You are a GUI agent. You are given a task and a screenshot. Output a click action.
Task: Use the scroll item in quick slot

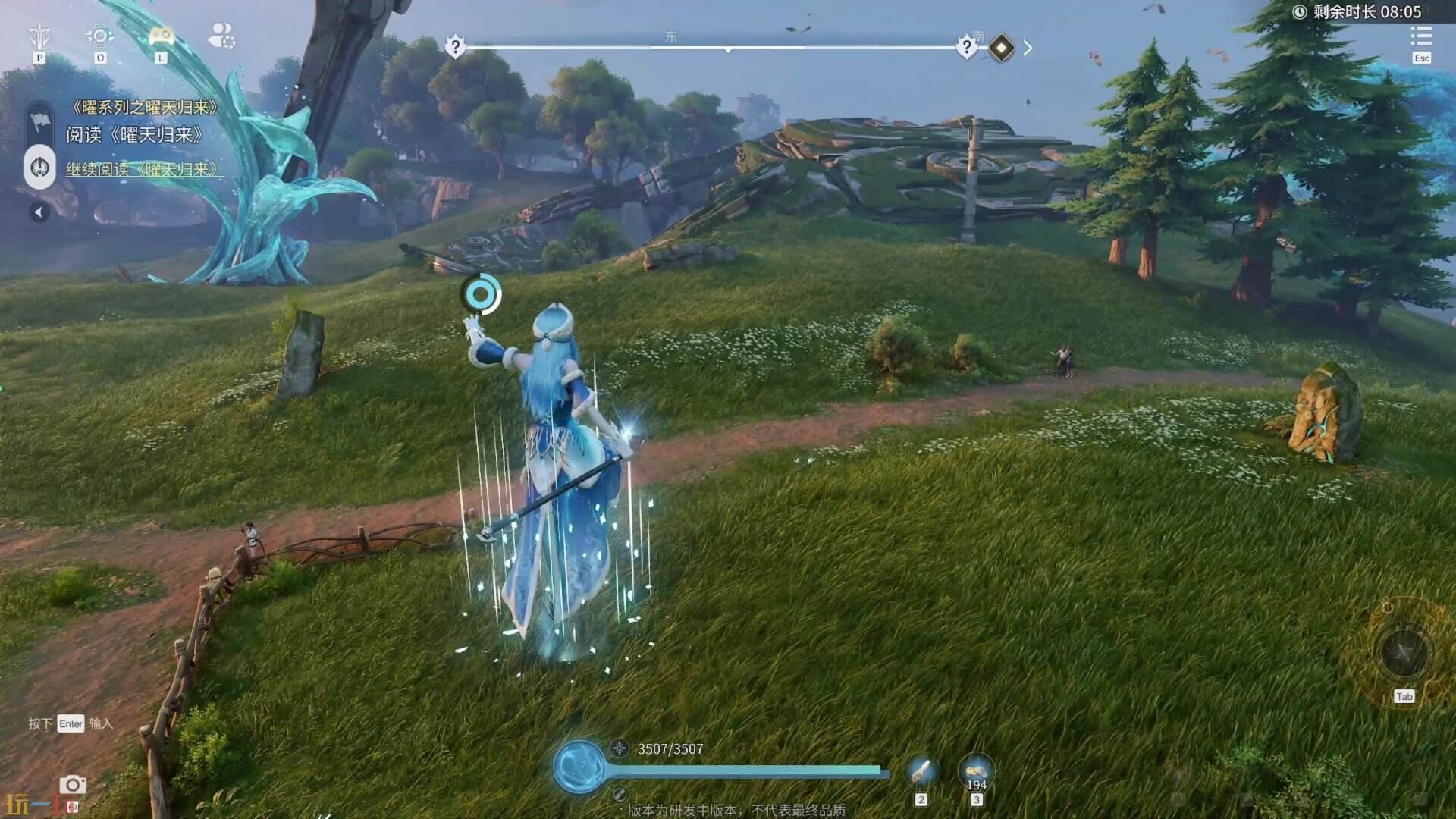921,773
